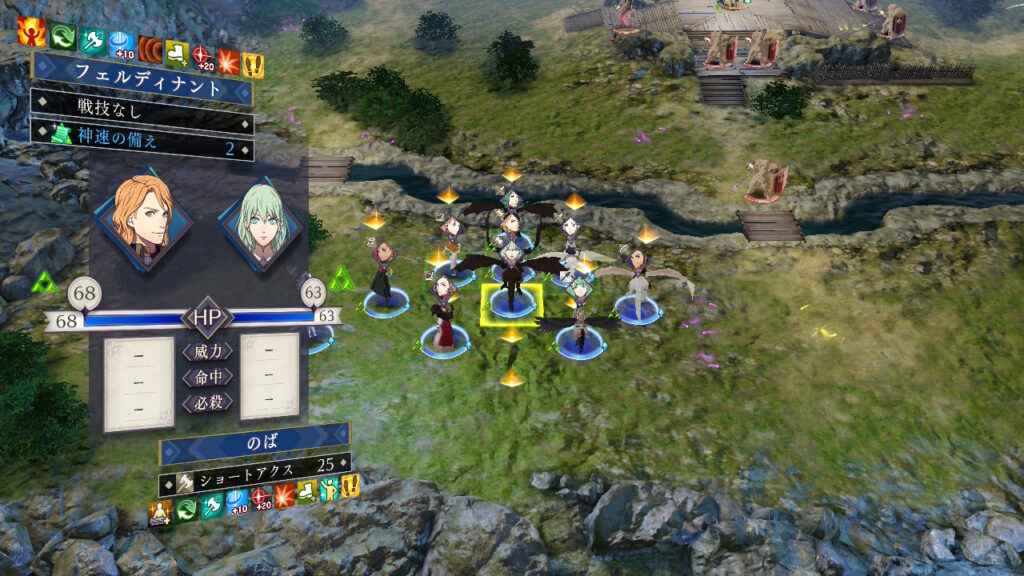This screenshot has height=576, width=1024.
Task: Select the green arrows icon below ショートアクス
Action: point(186,510)
